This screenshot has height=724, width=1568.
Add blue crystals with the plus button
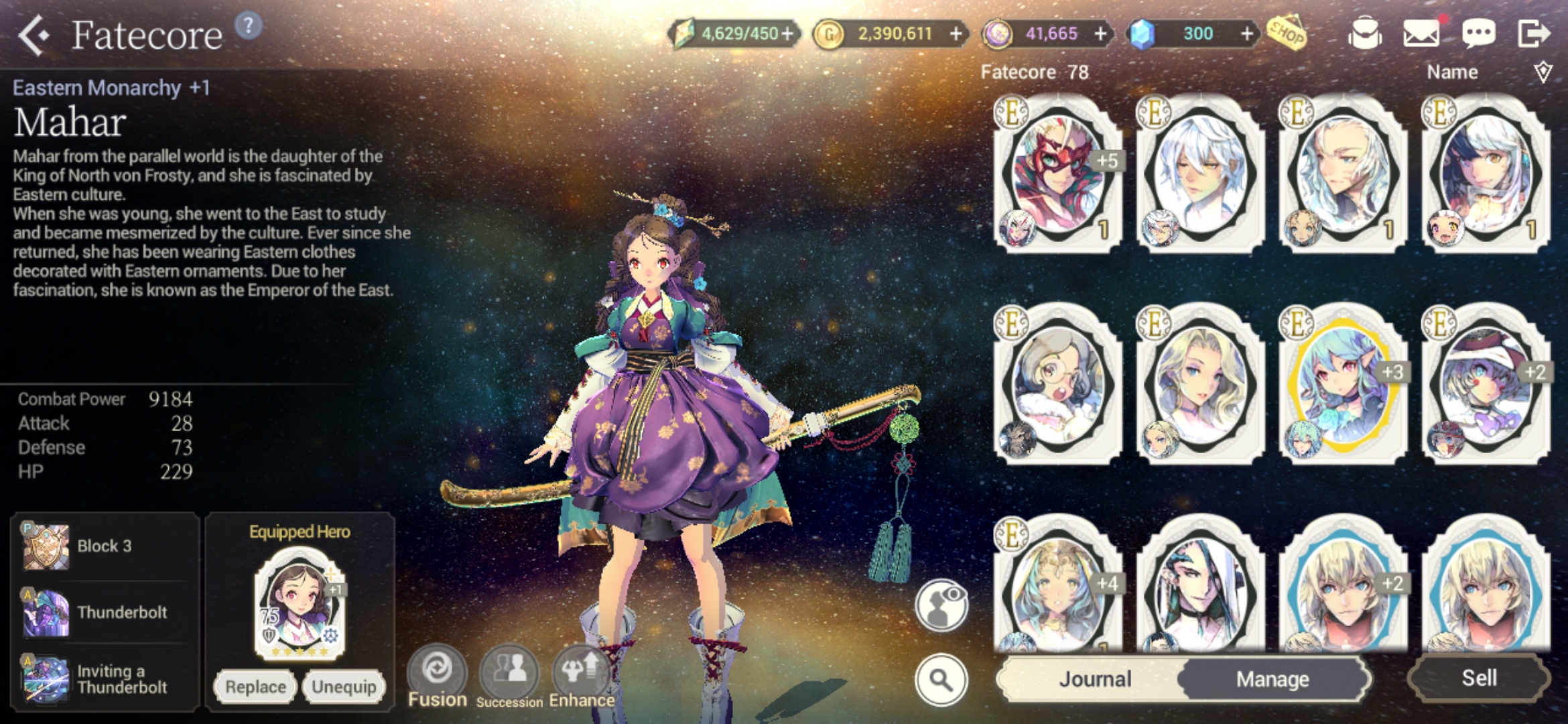pos(1246,34)
